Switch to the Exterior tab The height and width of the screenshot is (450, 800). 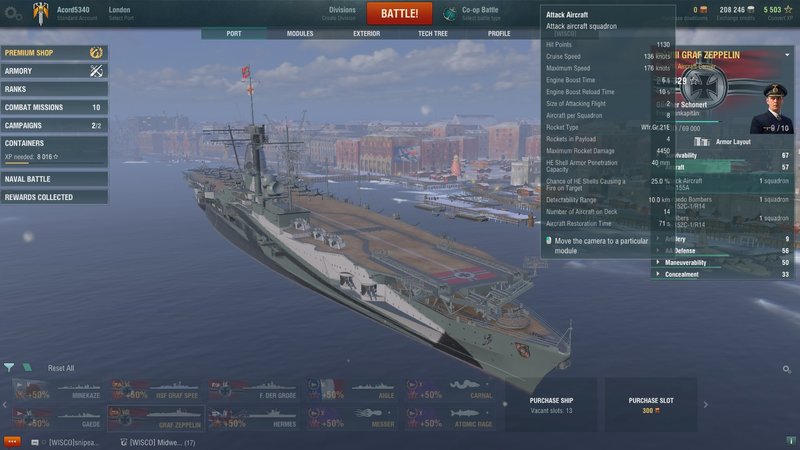(366, 33)
